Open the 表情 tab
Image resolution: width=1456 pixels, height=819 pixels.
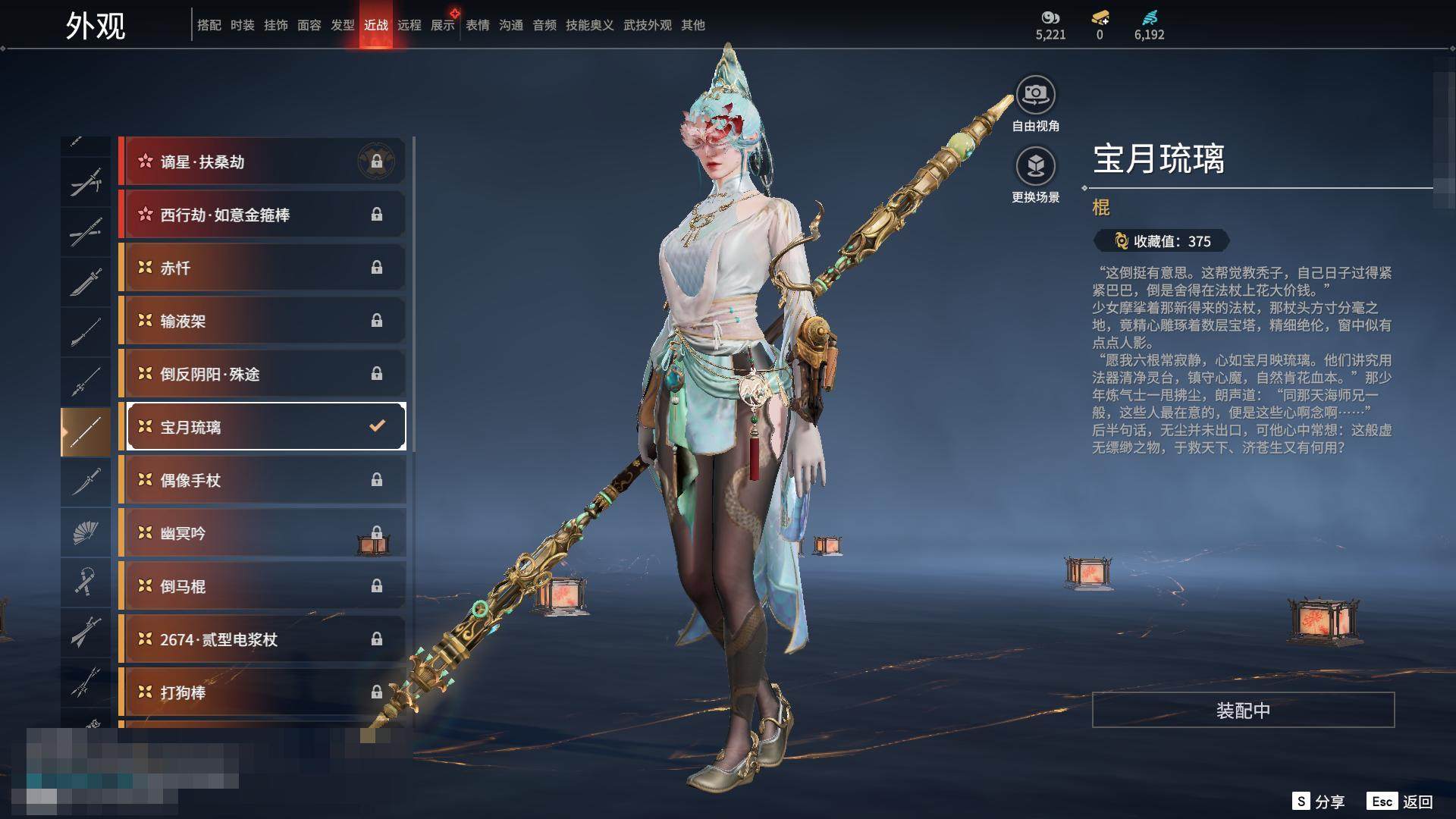478,25
